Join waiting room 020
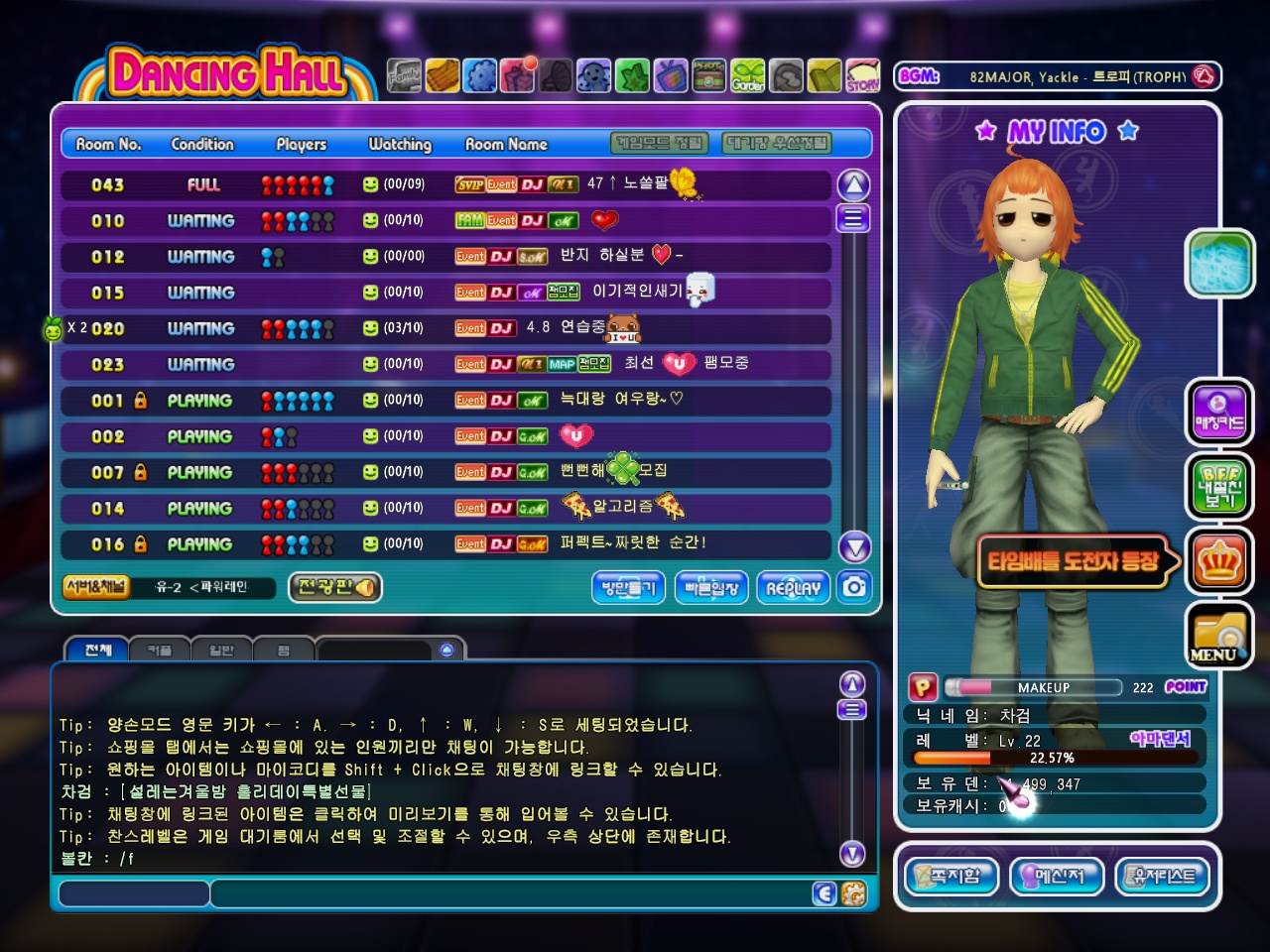 point(446,328)
